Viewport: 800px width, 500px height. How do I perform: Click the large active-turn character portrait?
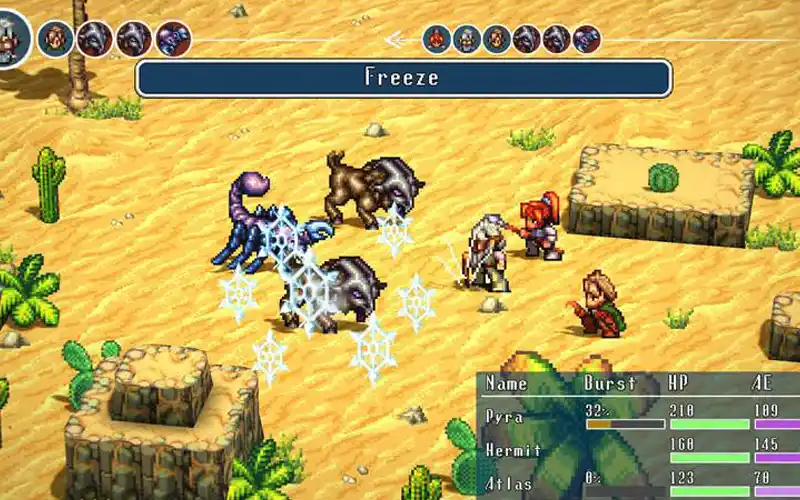pyautogui.click(x=12, y=39)
